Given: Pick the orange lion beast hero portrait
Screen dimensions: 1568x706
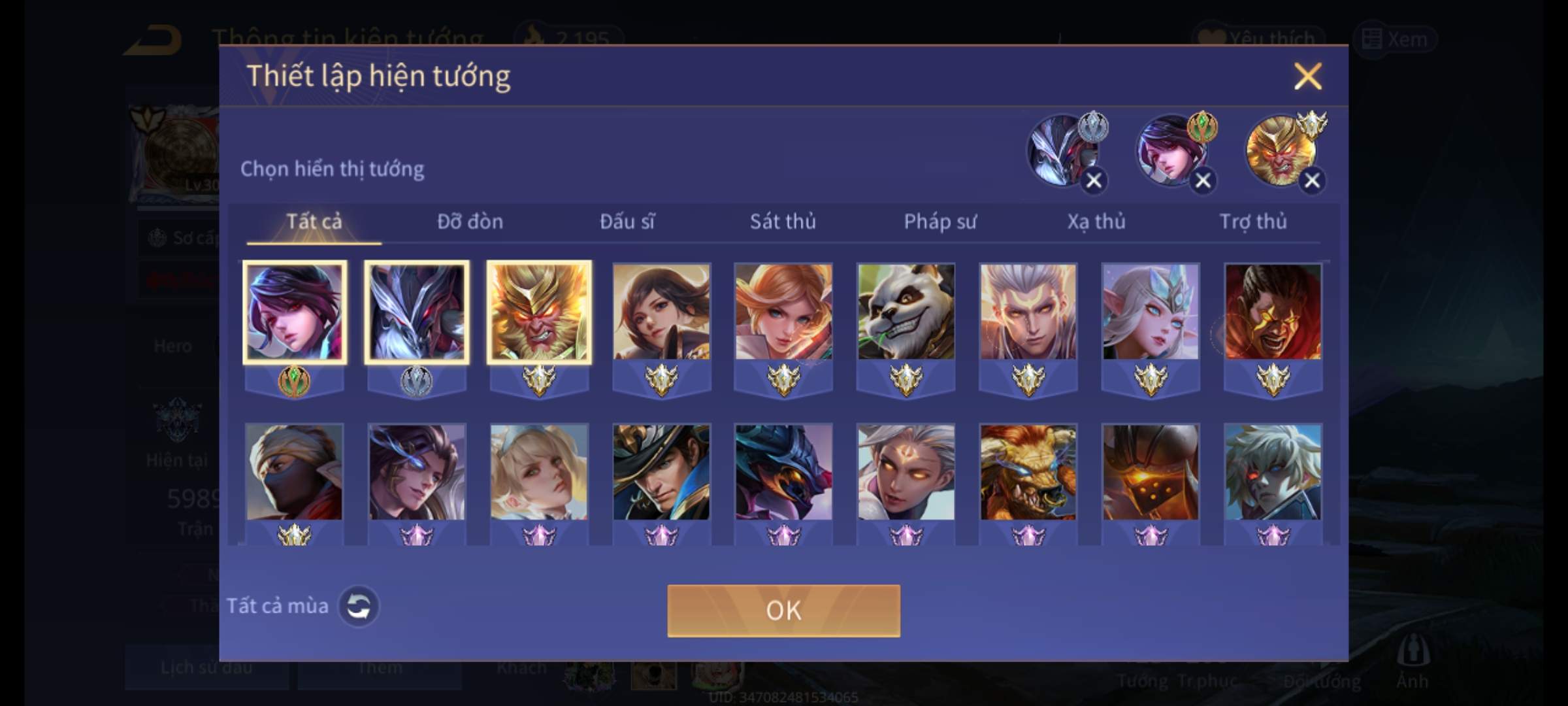Looking at the screenshot, I should click(1028, 472).
